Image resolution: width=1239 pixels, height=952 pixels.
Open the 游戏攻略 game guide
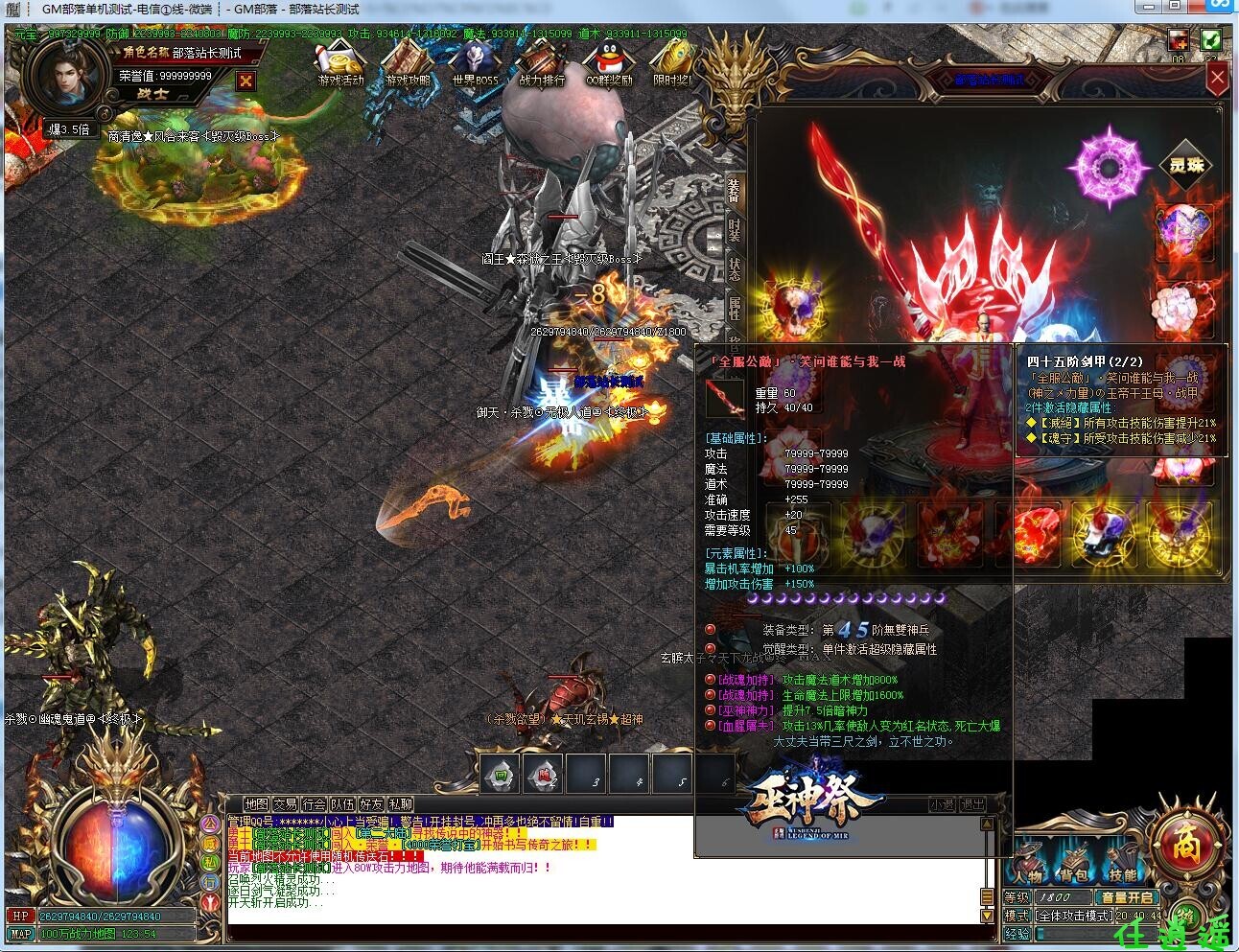tap(408, 65)
